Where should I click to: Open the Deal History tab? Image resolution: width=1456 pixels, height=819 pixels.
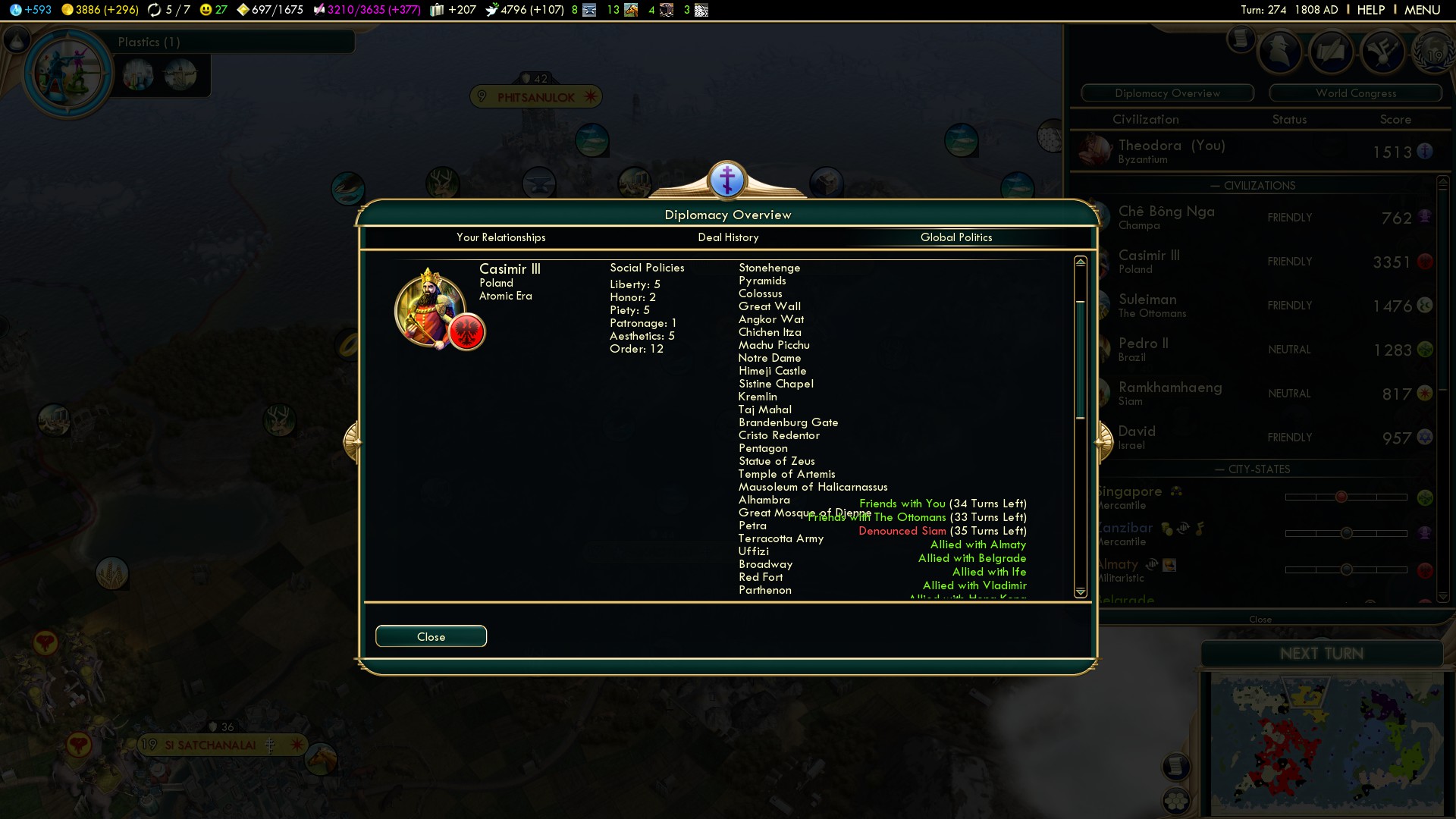[x=728, y=237]
